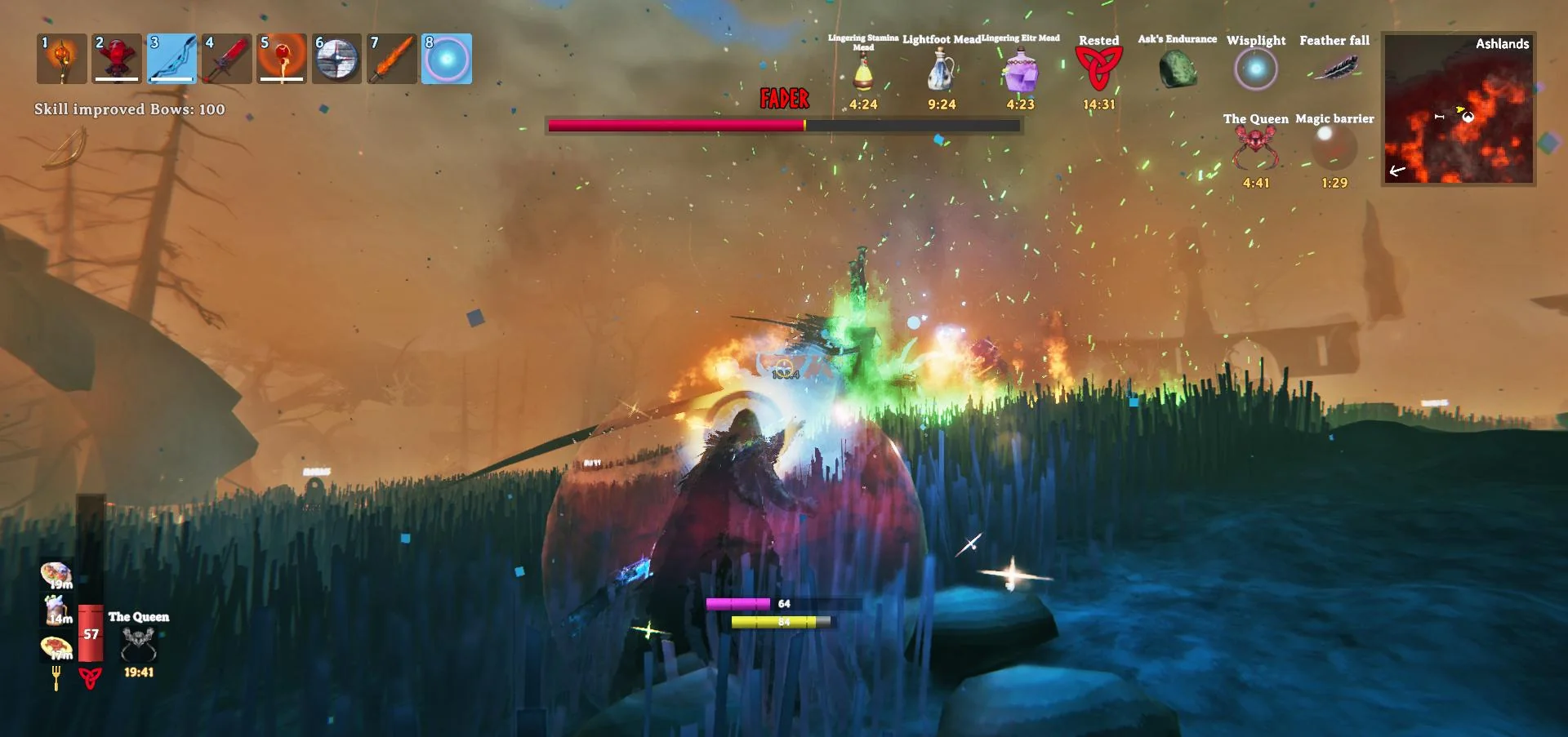The width and height of the screenshot is (1568, 737).
Task: Click the active Queen buff icon under Wisplight
Action: [1256, 149]
